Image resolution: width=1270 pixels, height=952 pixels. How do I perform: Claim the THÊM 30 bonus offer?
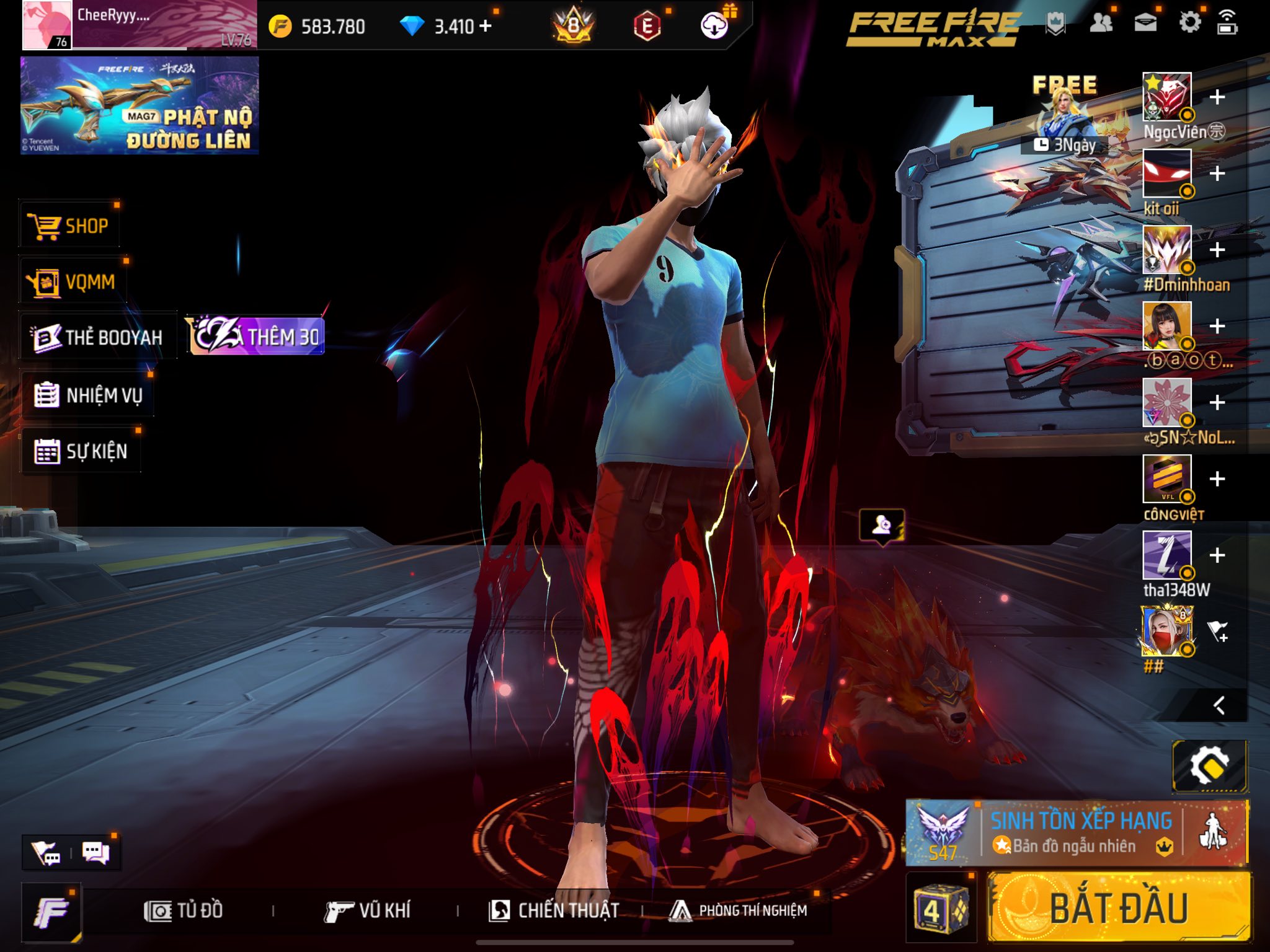(x=257, y=337)
